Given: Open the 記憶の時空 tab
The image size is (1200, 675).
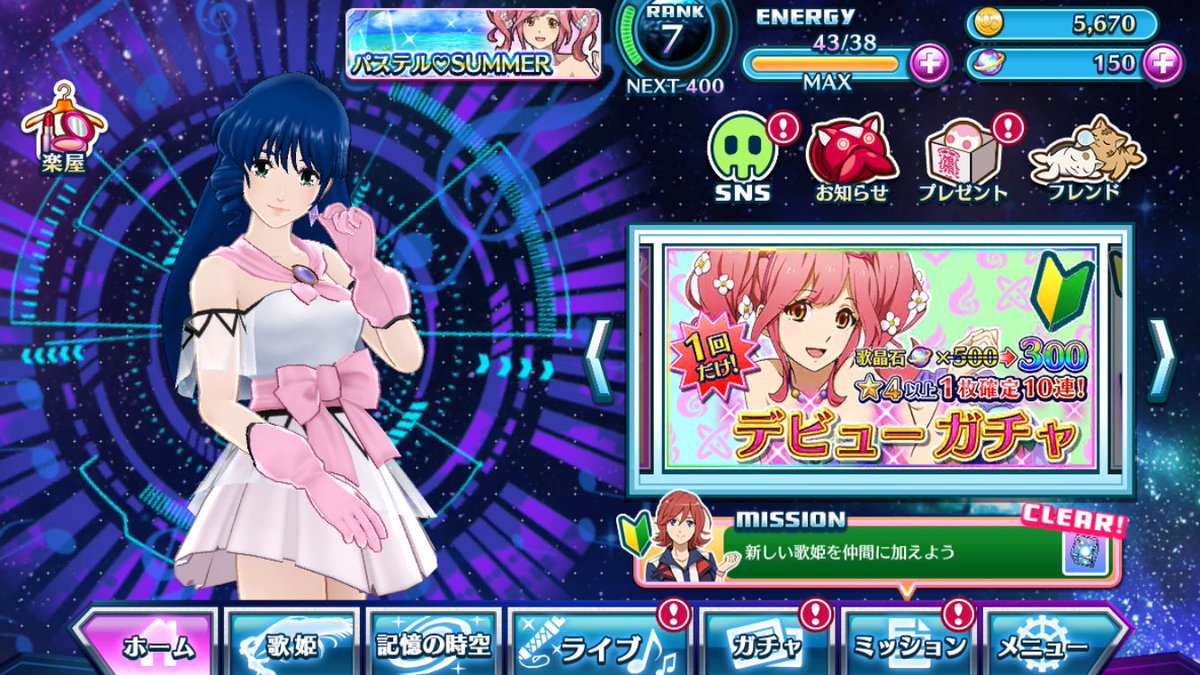Looking at the screenshot, I should coord(433,645).
